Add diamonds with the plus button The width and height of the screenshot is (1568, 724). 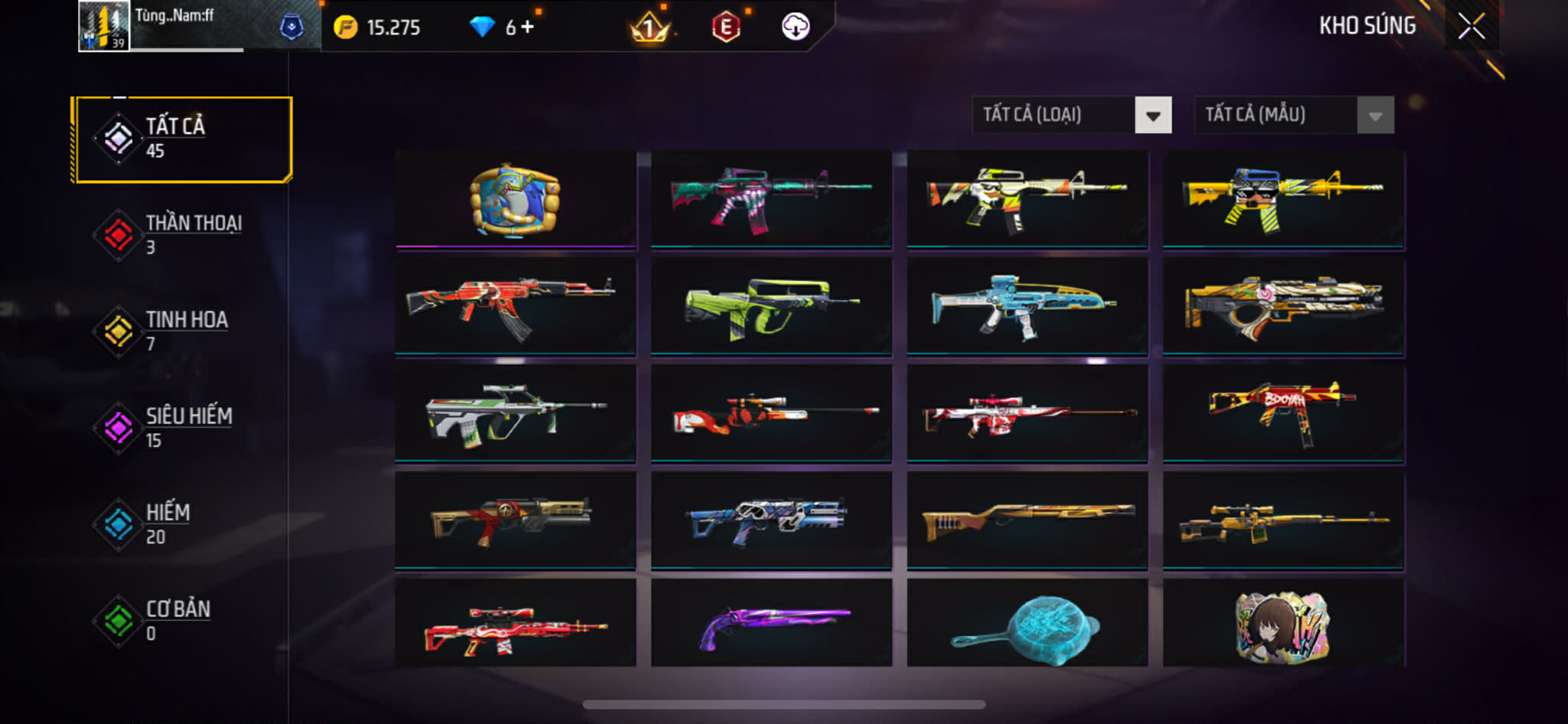tap(528, 28)
